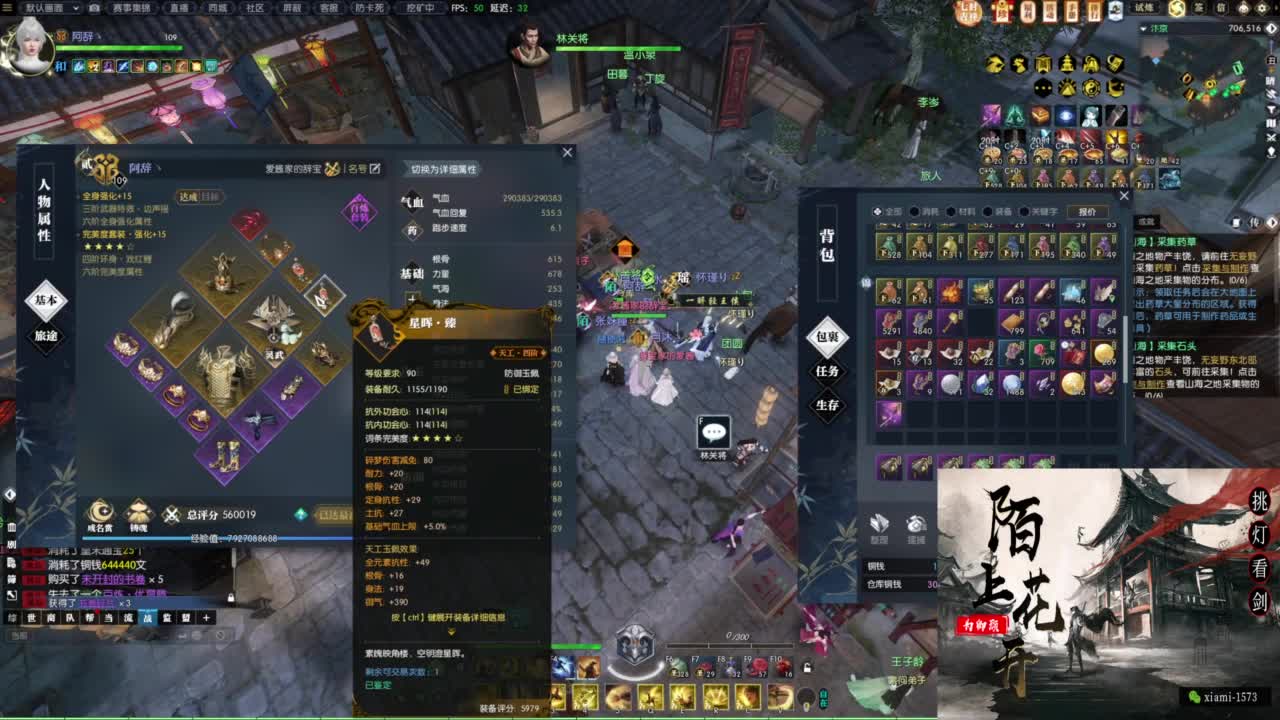Click the 铸魂 icon in the character panel

pos(138,510)
